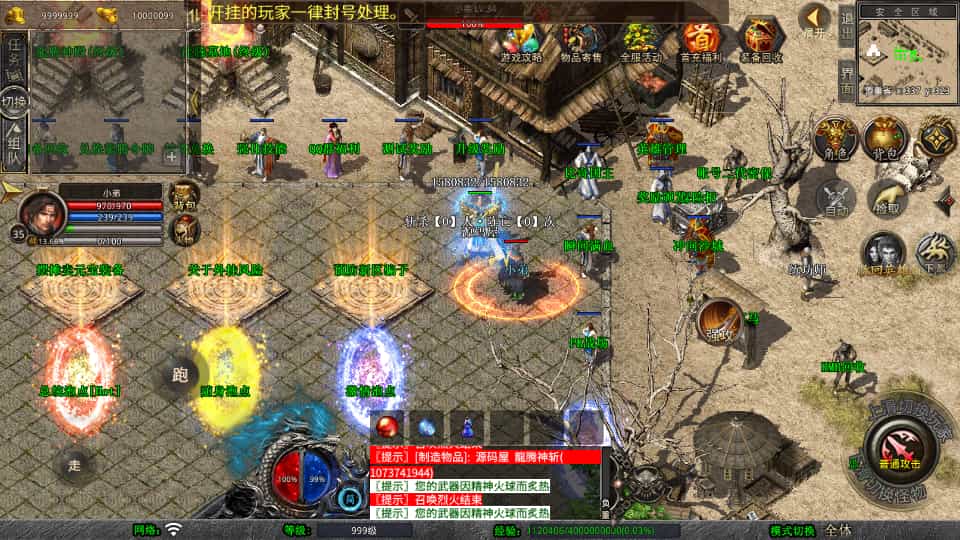Click the player portrait of 小弟
960x540 pixels.
(41, 209)
